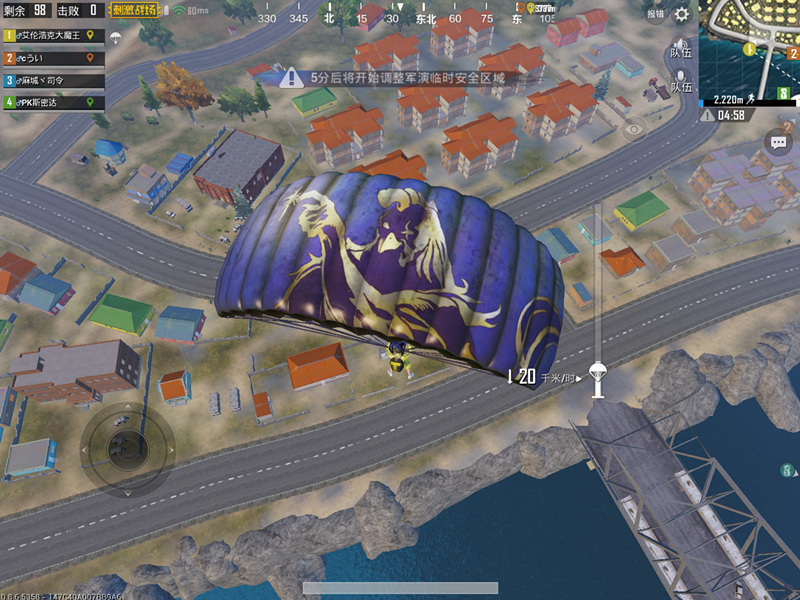The image size is (800, 600).
Task: Select teammate 3 麻城丶司令
Action: pyautogui.click(x=50, y=79)
